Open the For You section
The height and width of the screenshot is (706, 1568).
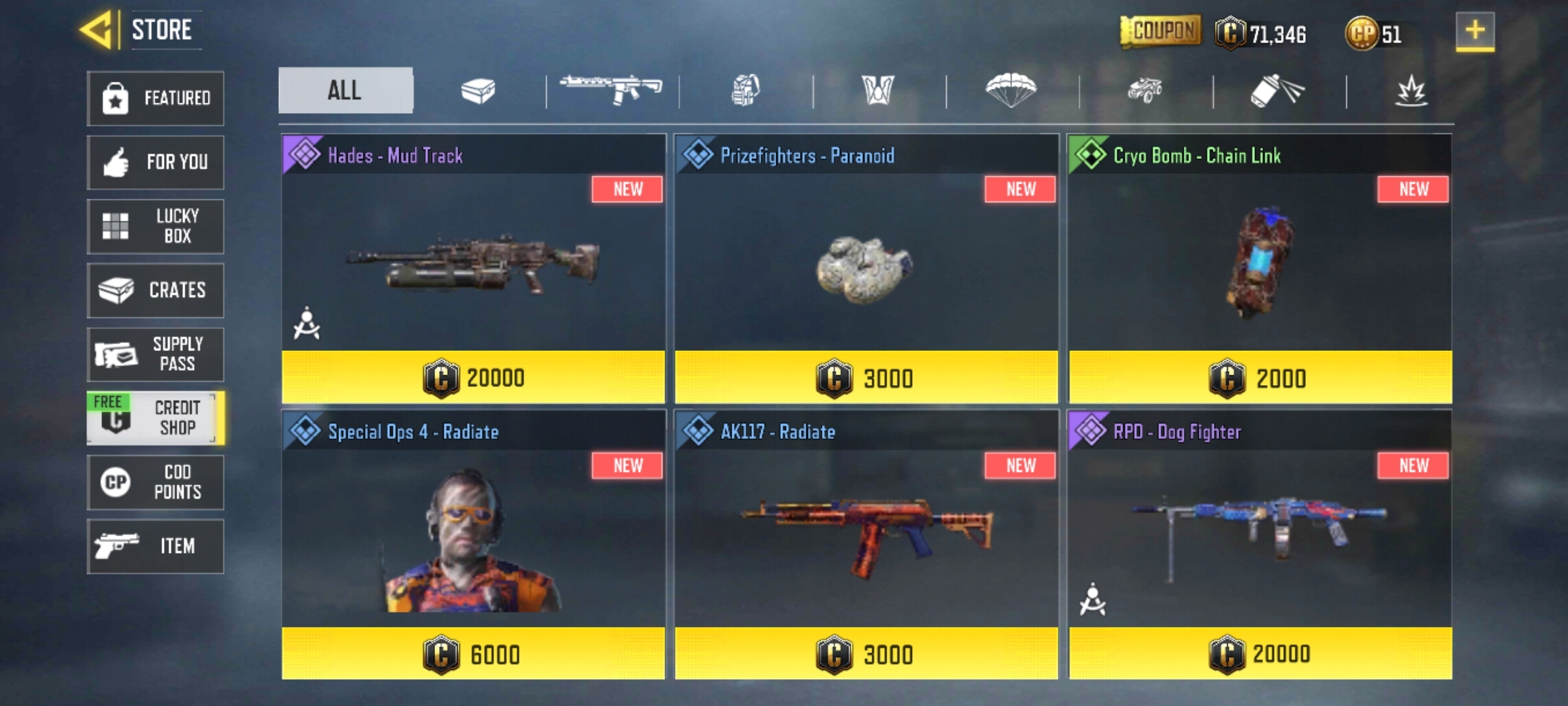tap(155, 162)
